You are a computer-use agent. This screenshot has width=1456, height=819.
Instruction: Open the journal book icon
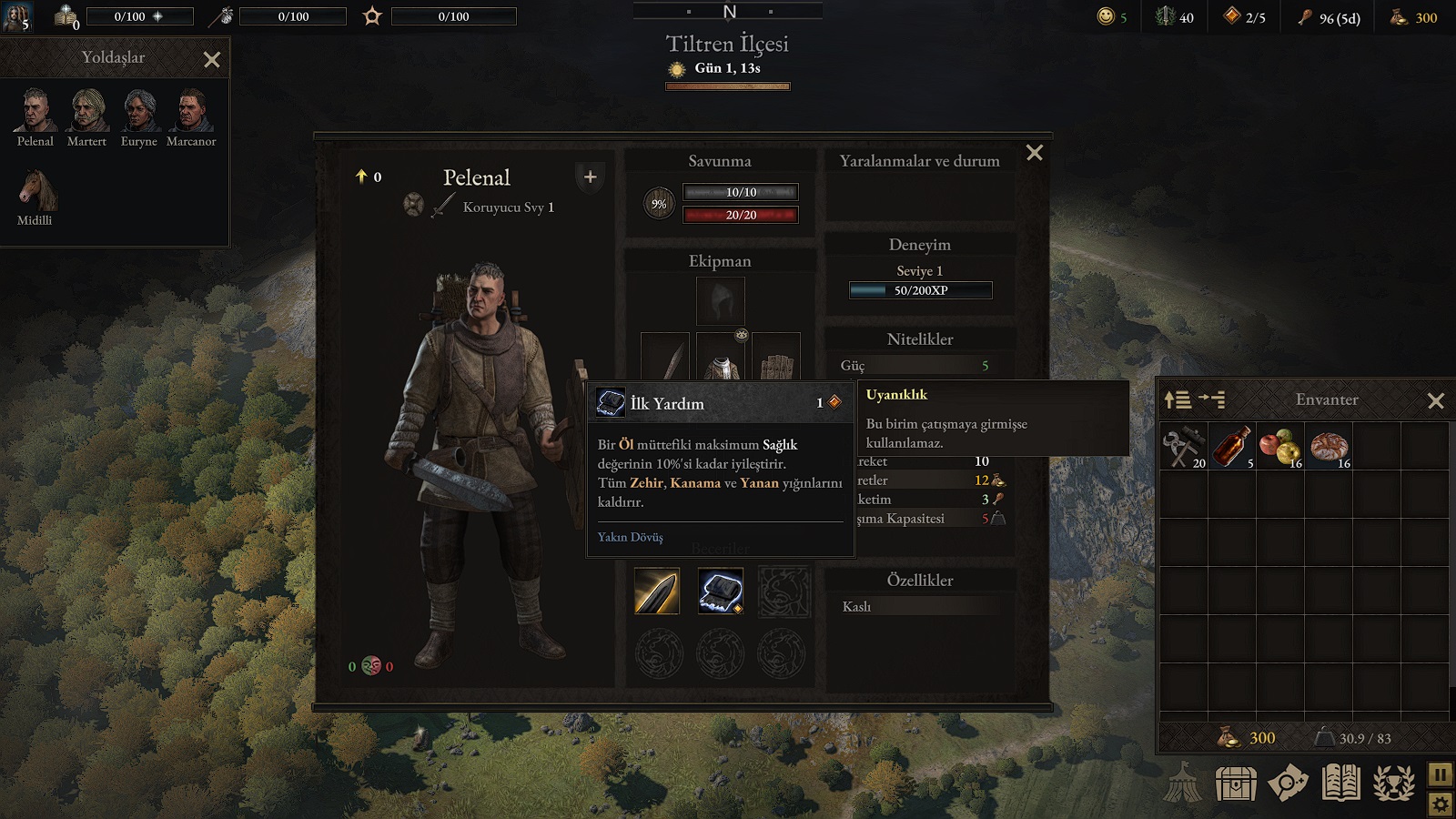pos(1340,783)
